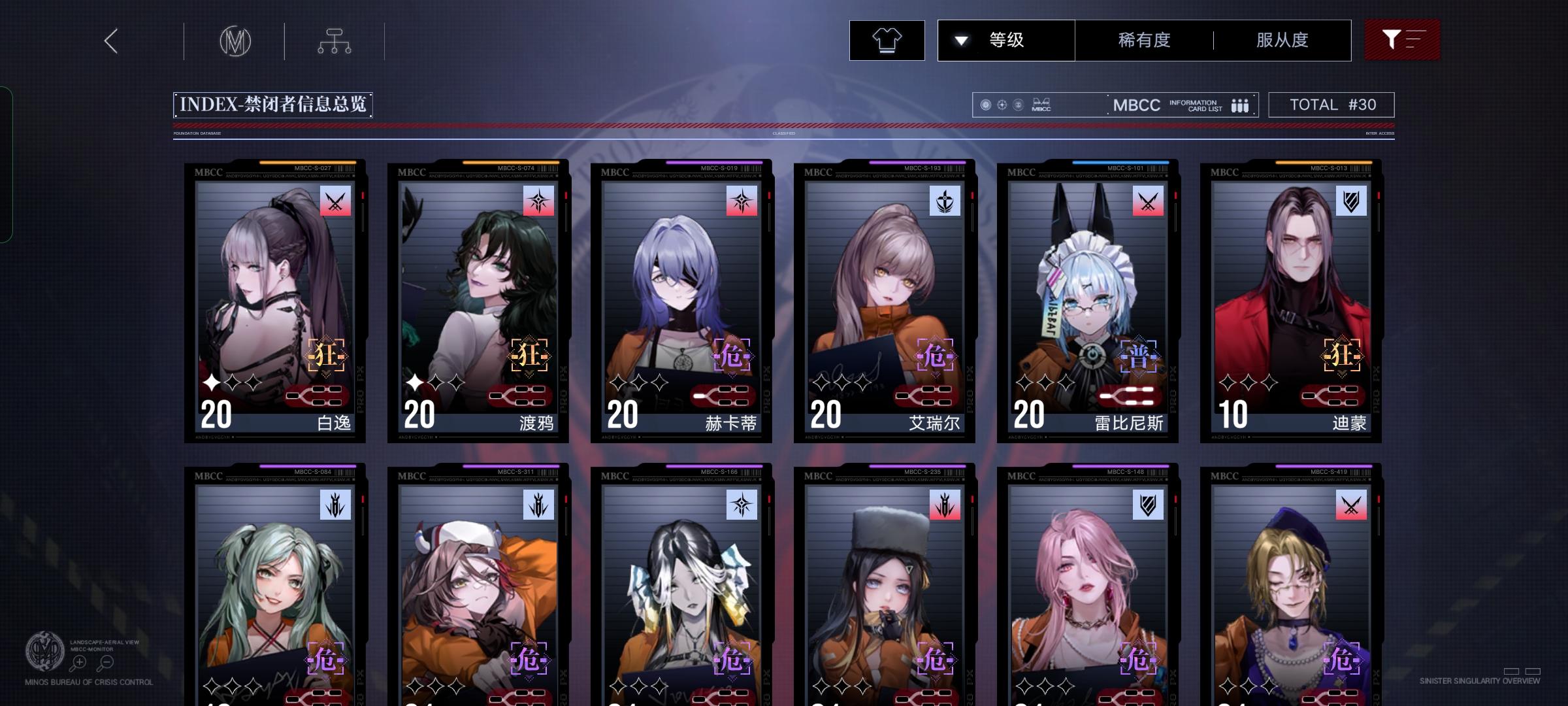The image size is (1568, 706).
Task: Click the outfit shirt icon near the sort tabs
Action: click(887, 40)
